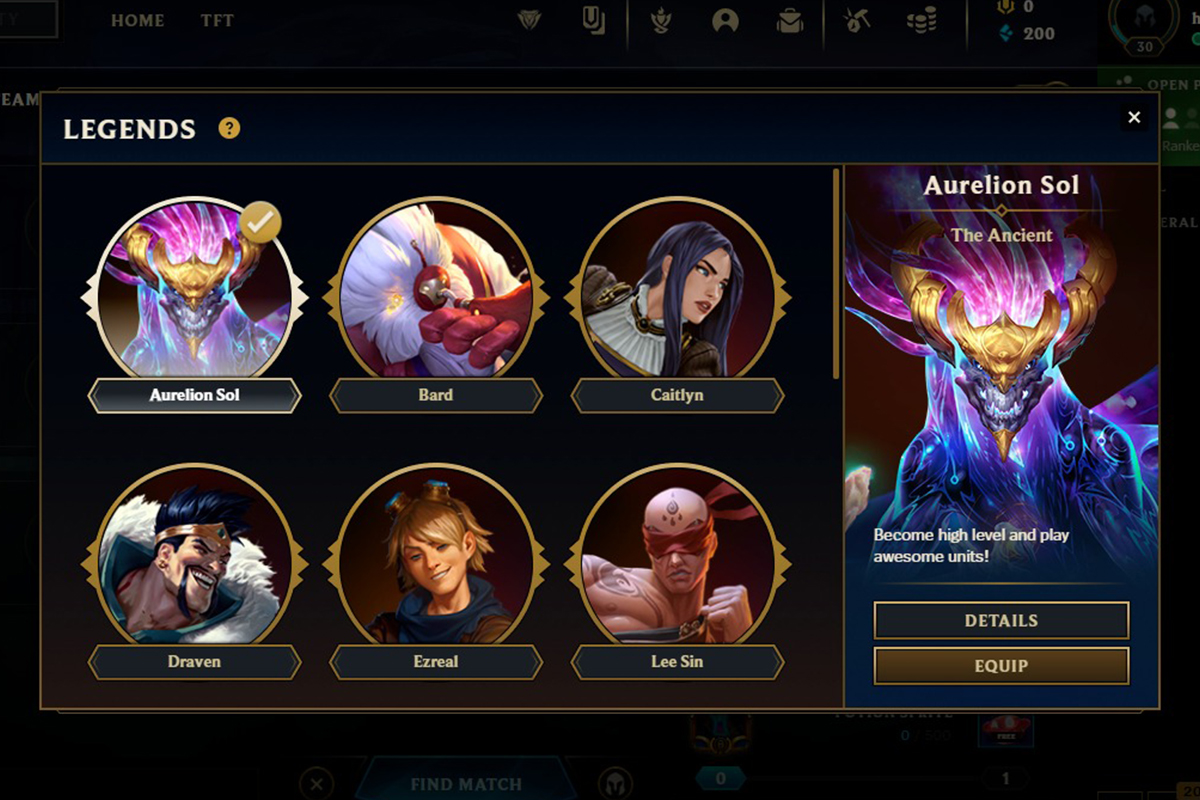Equip the selected legend

tap(1001, 666)
